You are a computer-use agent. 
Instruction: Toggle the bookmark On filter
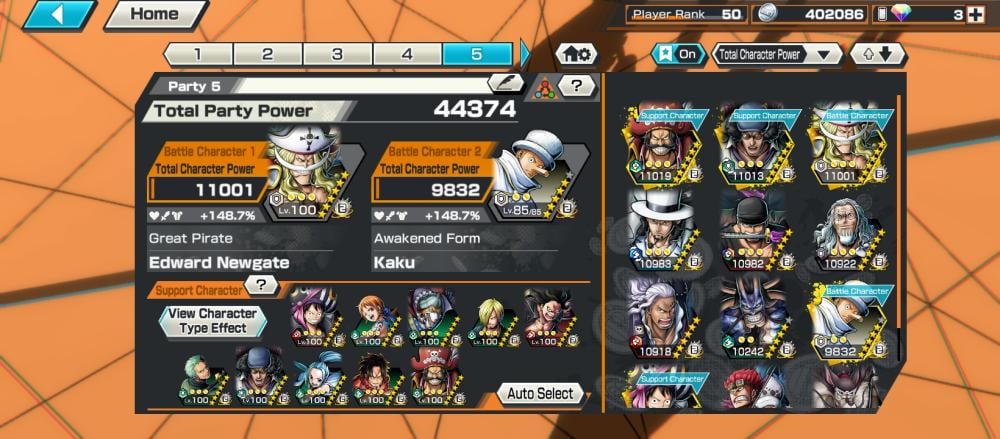(677, 54)
